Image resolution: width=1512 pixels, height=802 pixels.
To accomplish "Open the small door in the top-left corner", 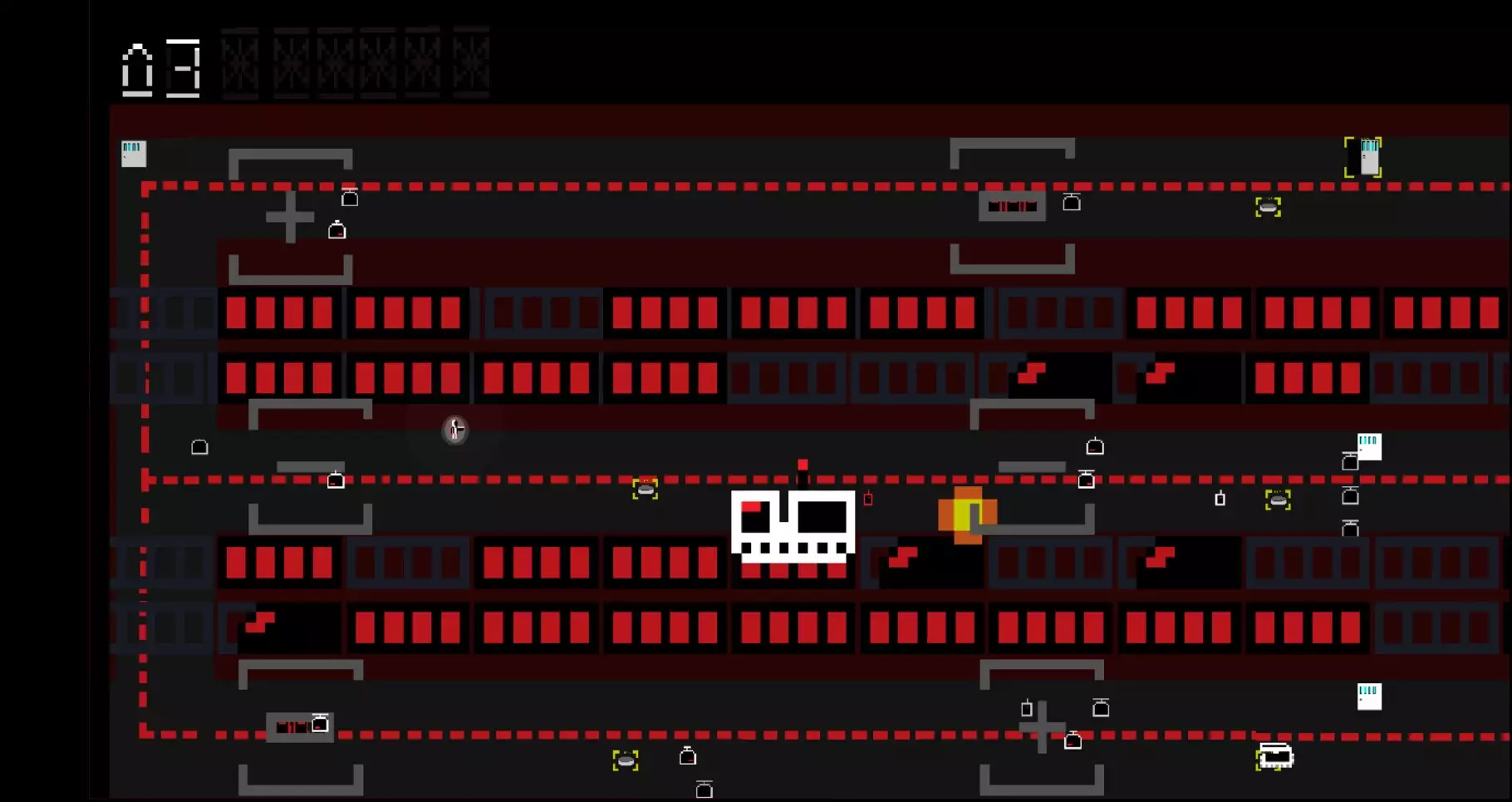I will (x=133, y=153).
